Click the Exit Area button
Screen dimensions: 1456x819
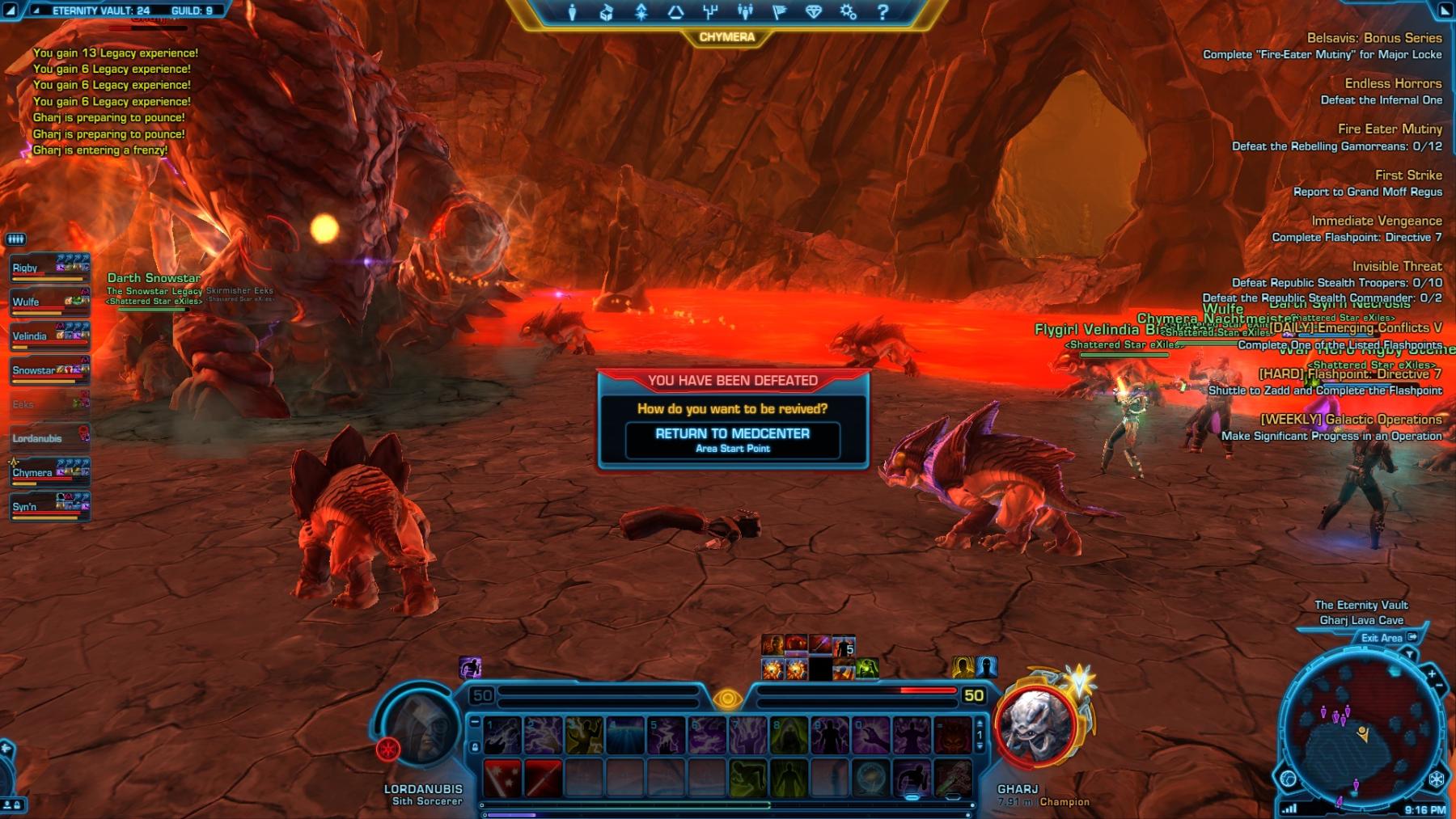click(x=1382, y=638)
